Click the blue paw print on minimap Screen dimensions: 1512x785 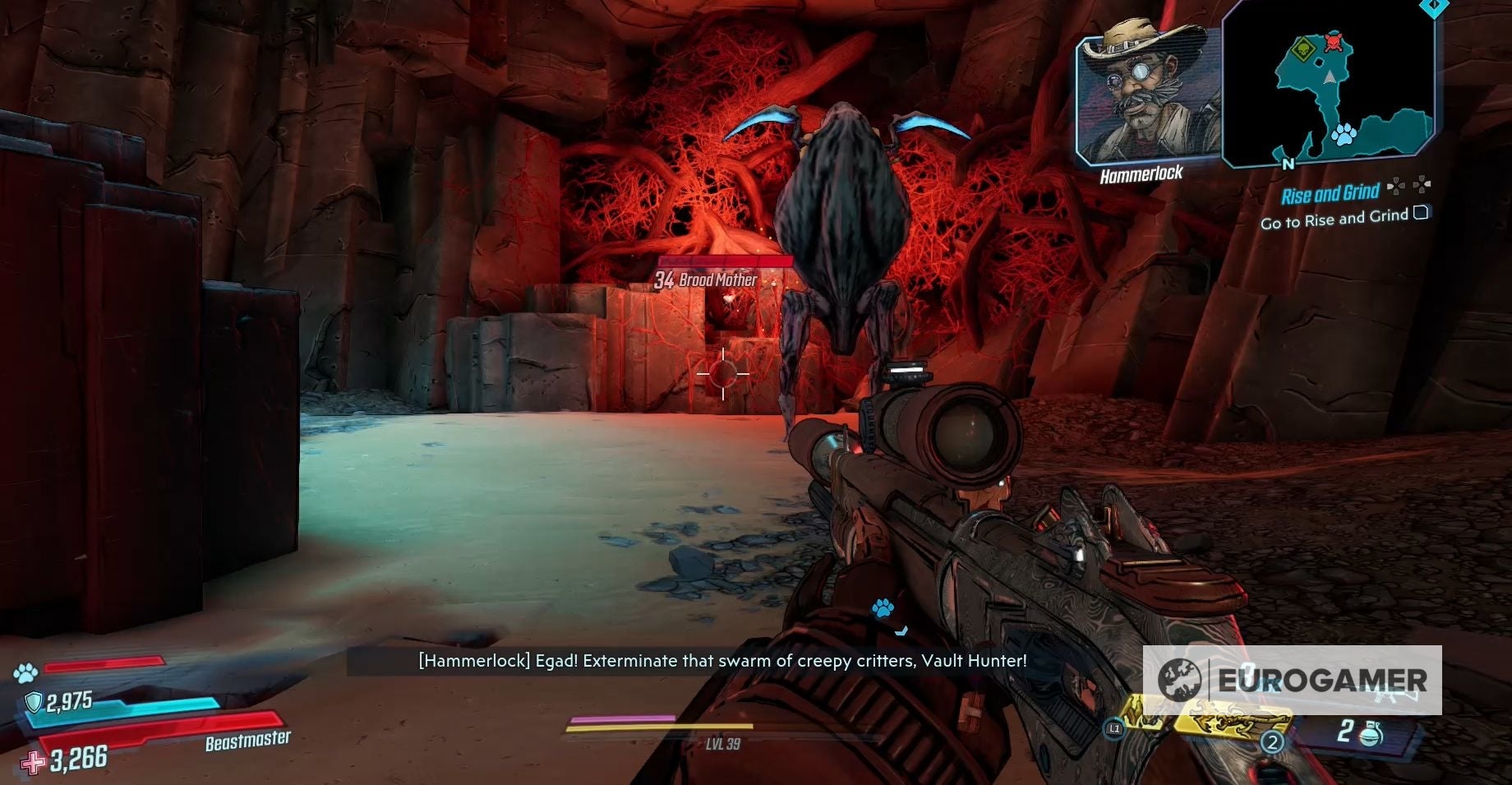pyautogui.click(x=1344, y=135)
